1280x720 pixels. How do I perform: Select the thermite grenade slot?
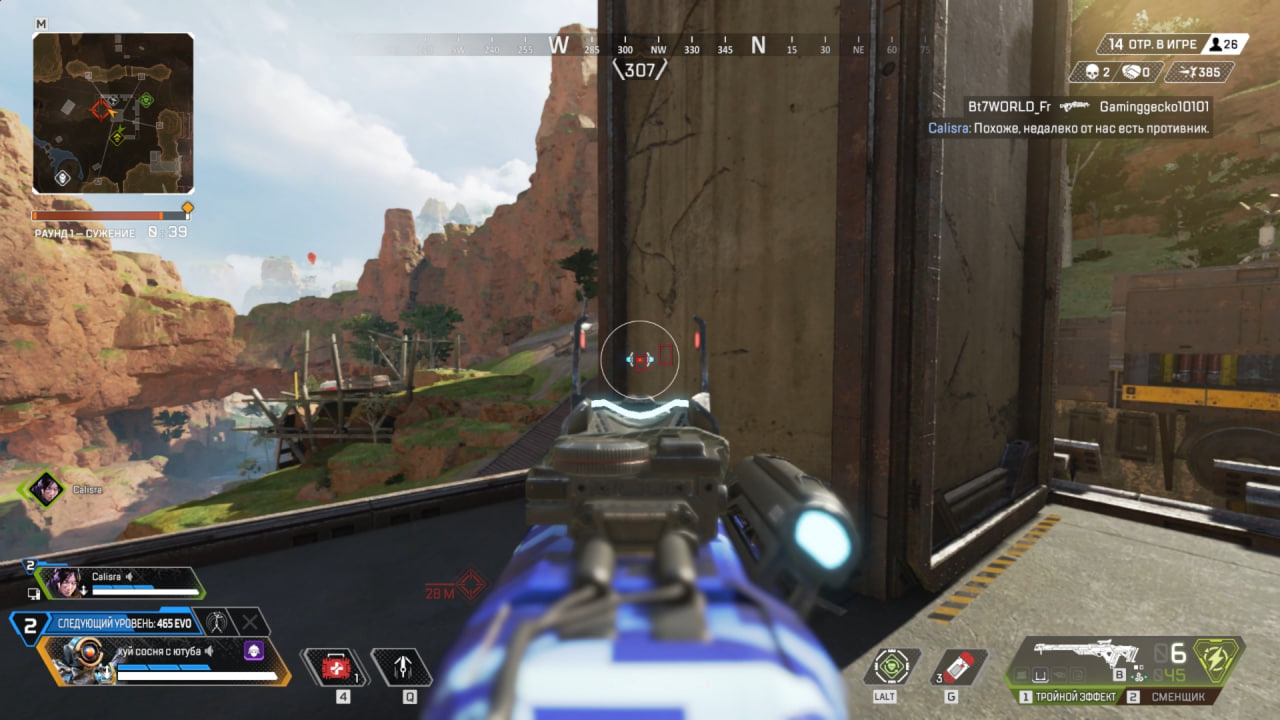click(959, 667)
